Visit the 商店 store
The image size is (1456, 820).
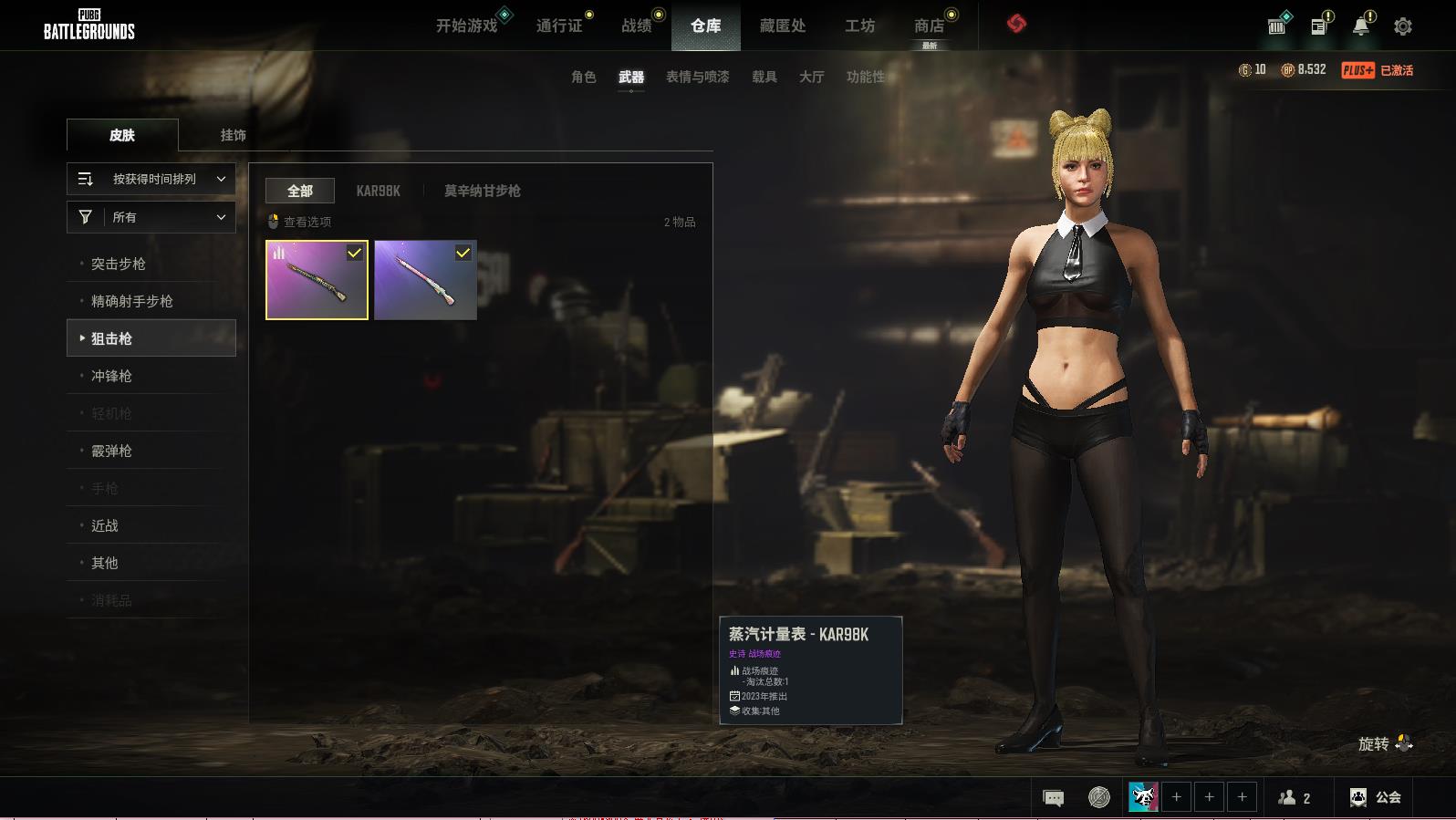pos(929,26)
